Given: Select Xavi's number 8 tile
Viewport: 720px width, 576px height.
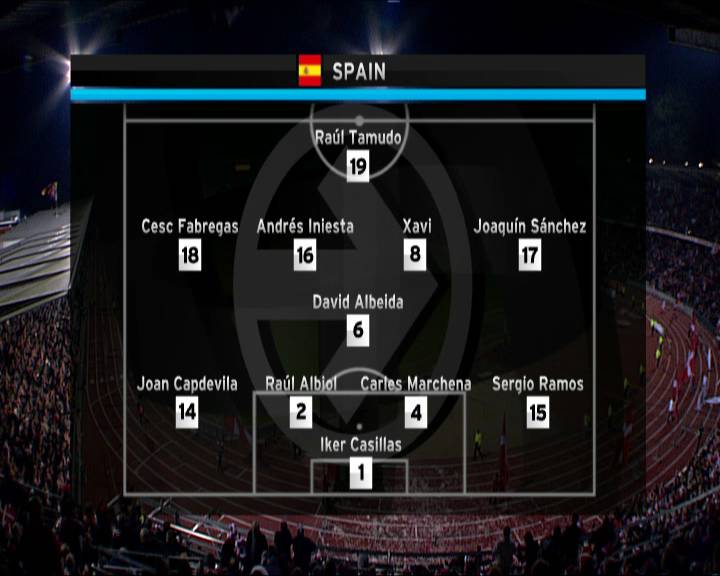Looking at the screenshot, I should click(x=416, y=255).
